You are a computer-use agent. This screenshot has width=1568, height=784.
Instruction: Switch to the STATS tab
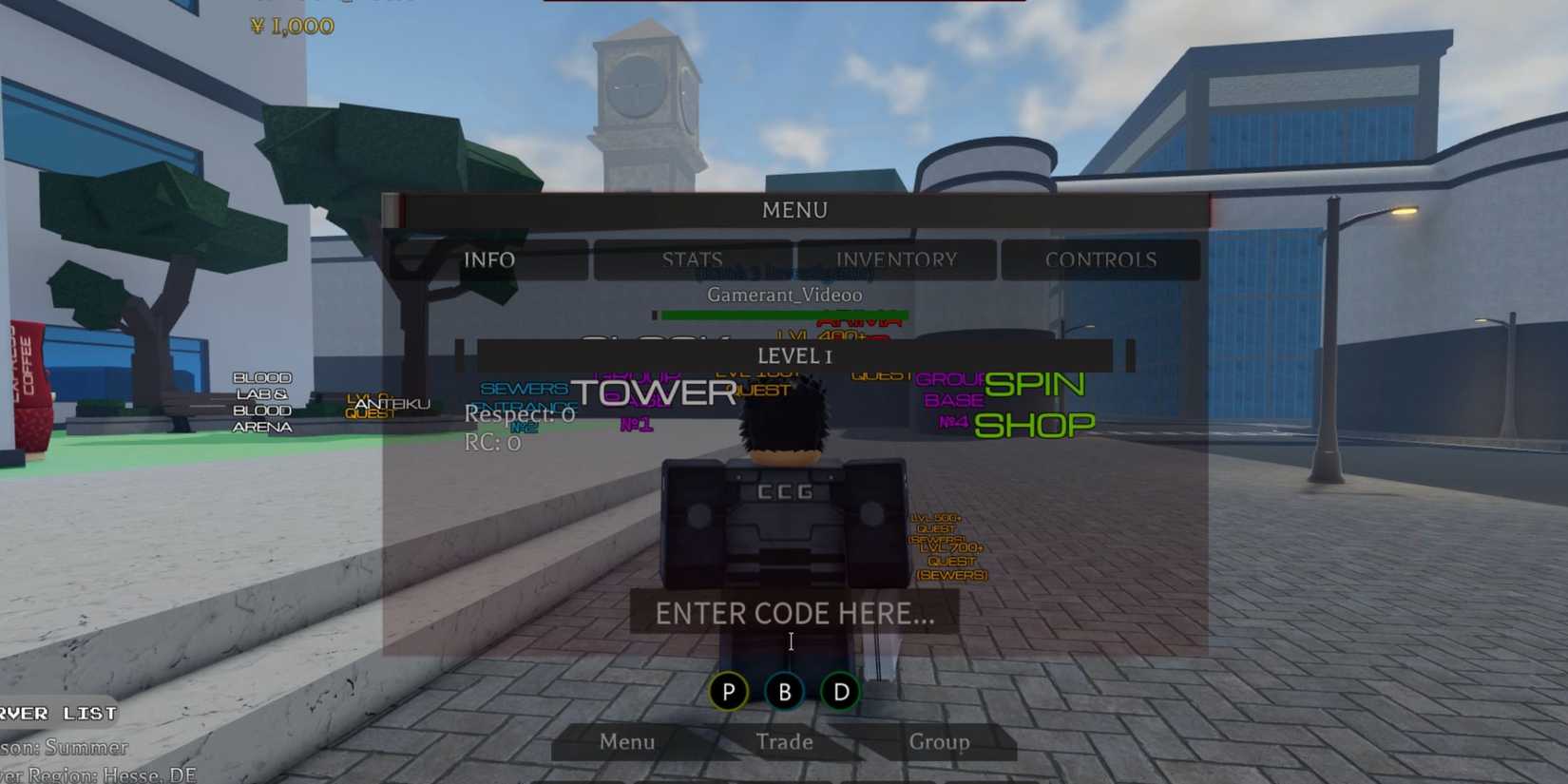(691, 259)
